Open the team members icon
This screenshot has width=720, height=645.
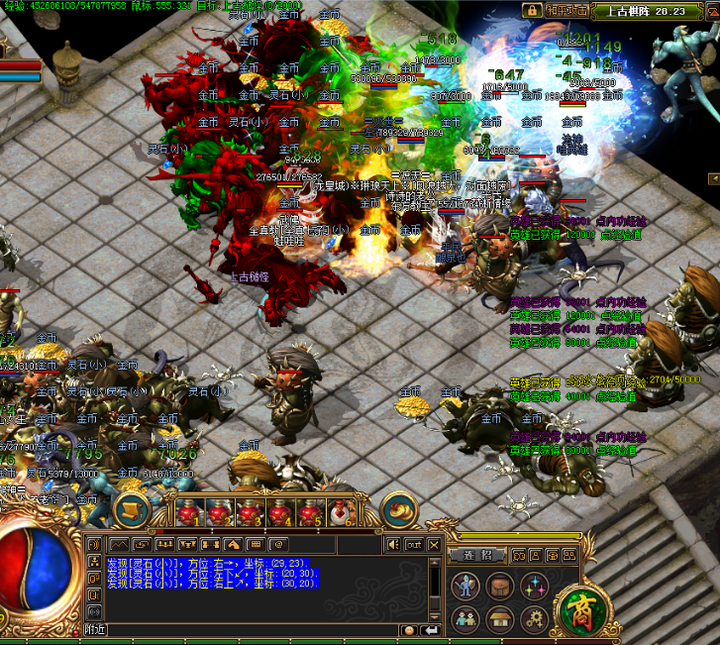[463, 618]
